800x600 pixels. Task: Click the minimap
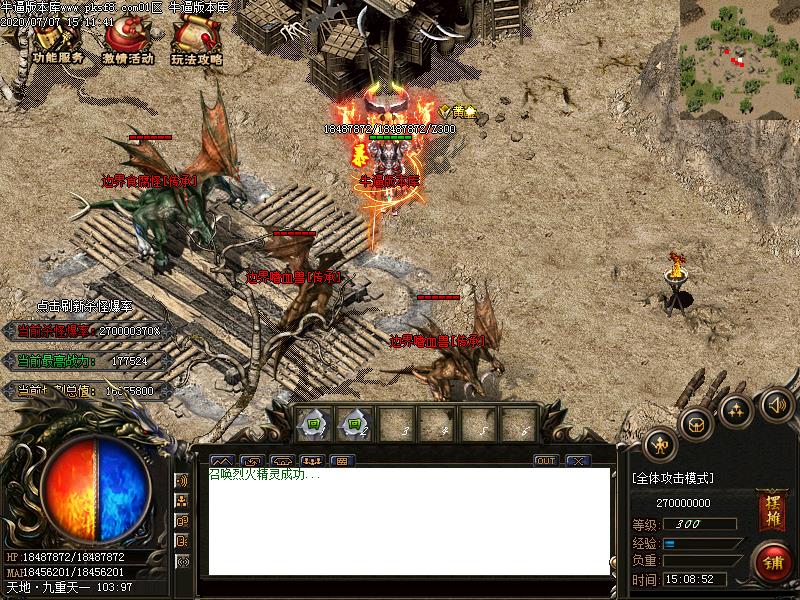click(x=739, y=59)
